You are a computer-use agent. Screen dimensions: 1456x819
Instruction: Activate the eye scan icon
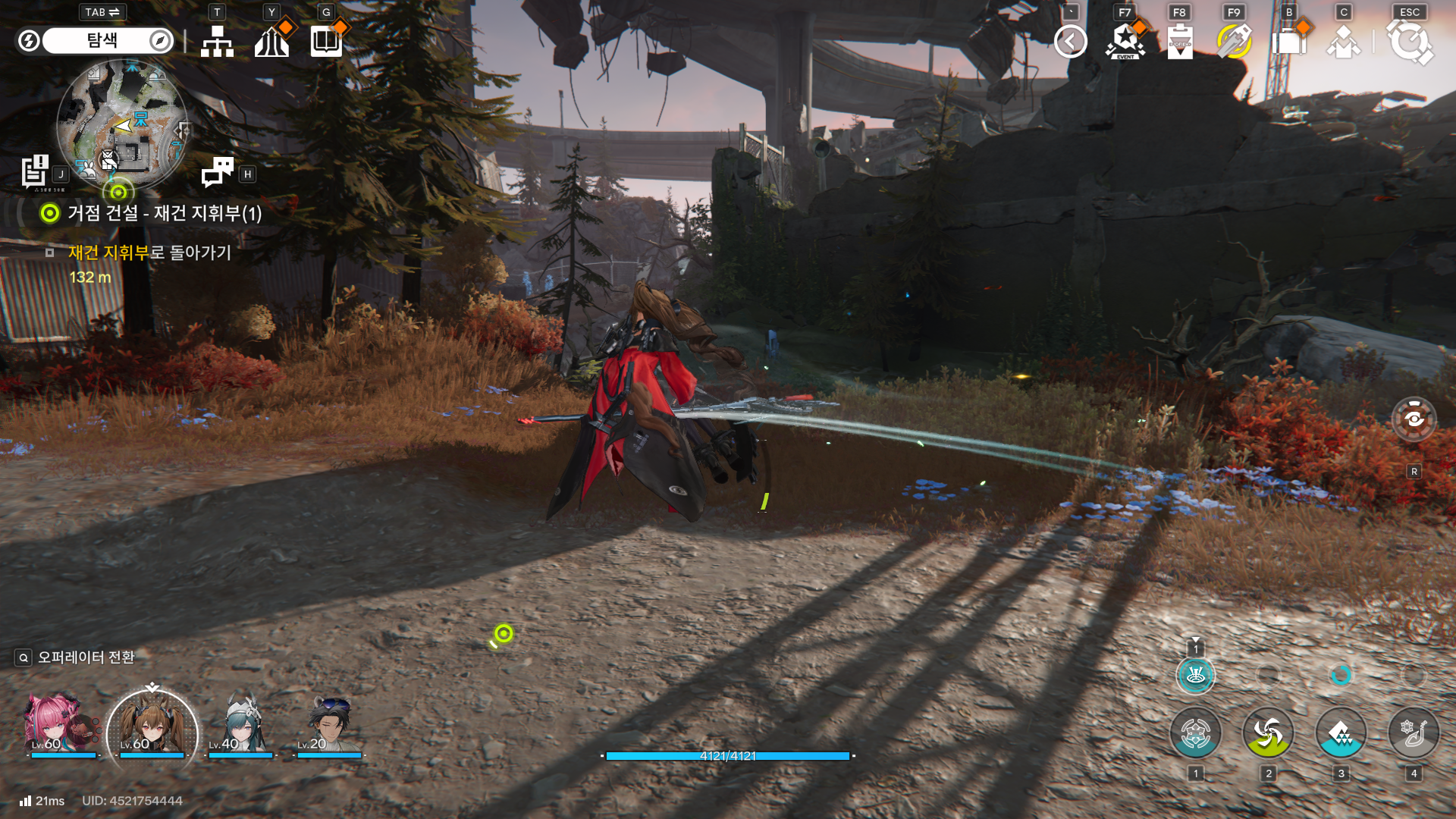(x=1414, y=419)
